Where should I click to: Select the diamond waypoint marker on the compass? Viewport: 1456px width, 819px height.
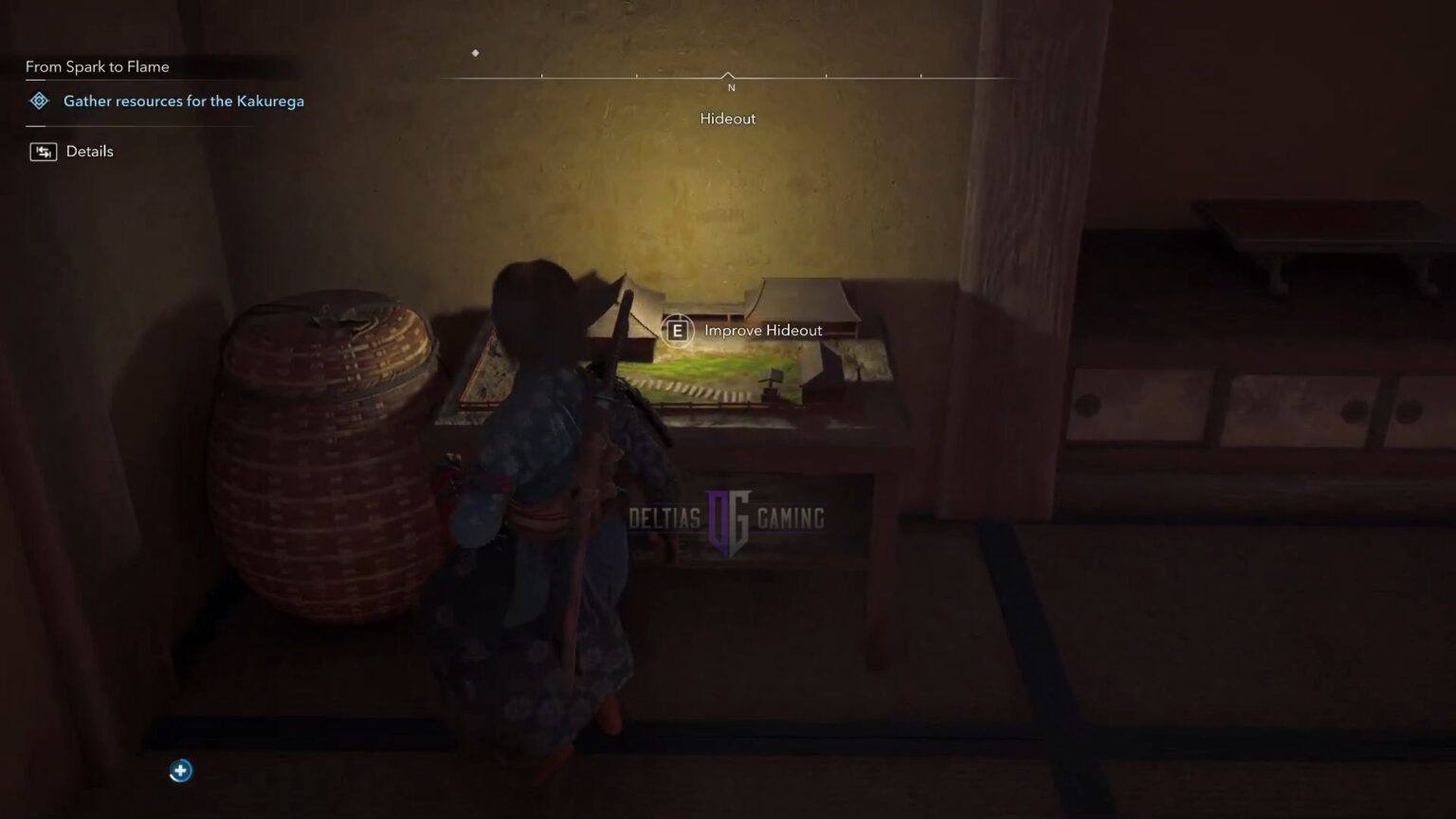tap(475, 53)
